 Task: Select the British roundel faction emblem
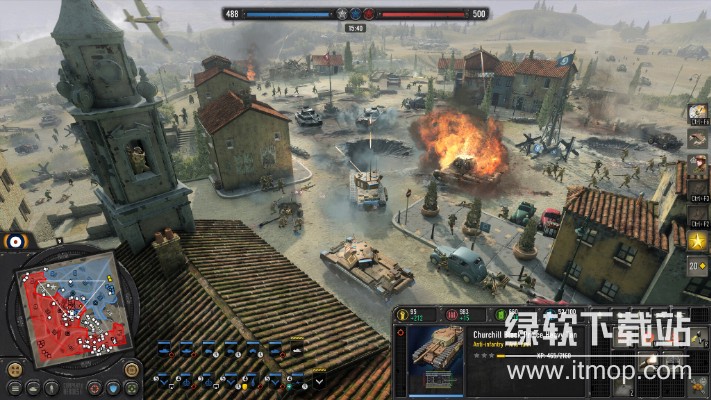[x=15, y=241]
